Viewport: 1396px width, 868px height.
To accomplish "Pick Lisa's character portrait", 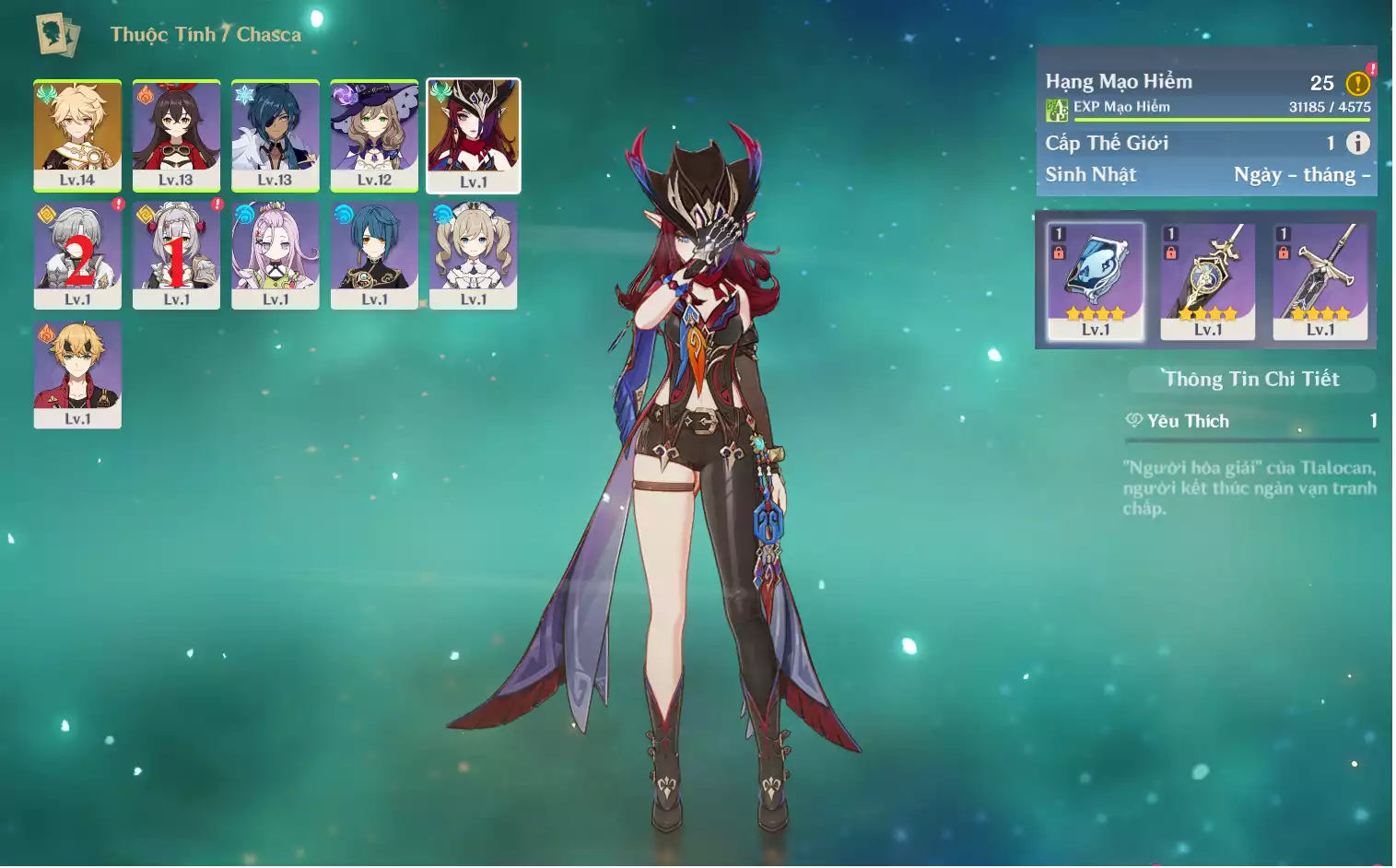I will [x=374, y=135].
